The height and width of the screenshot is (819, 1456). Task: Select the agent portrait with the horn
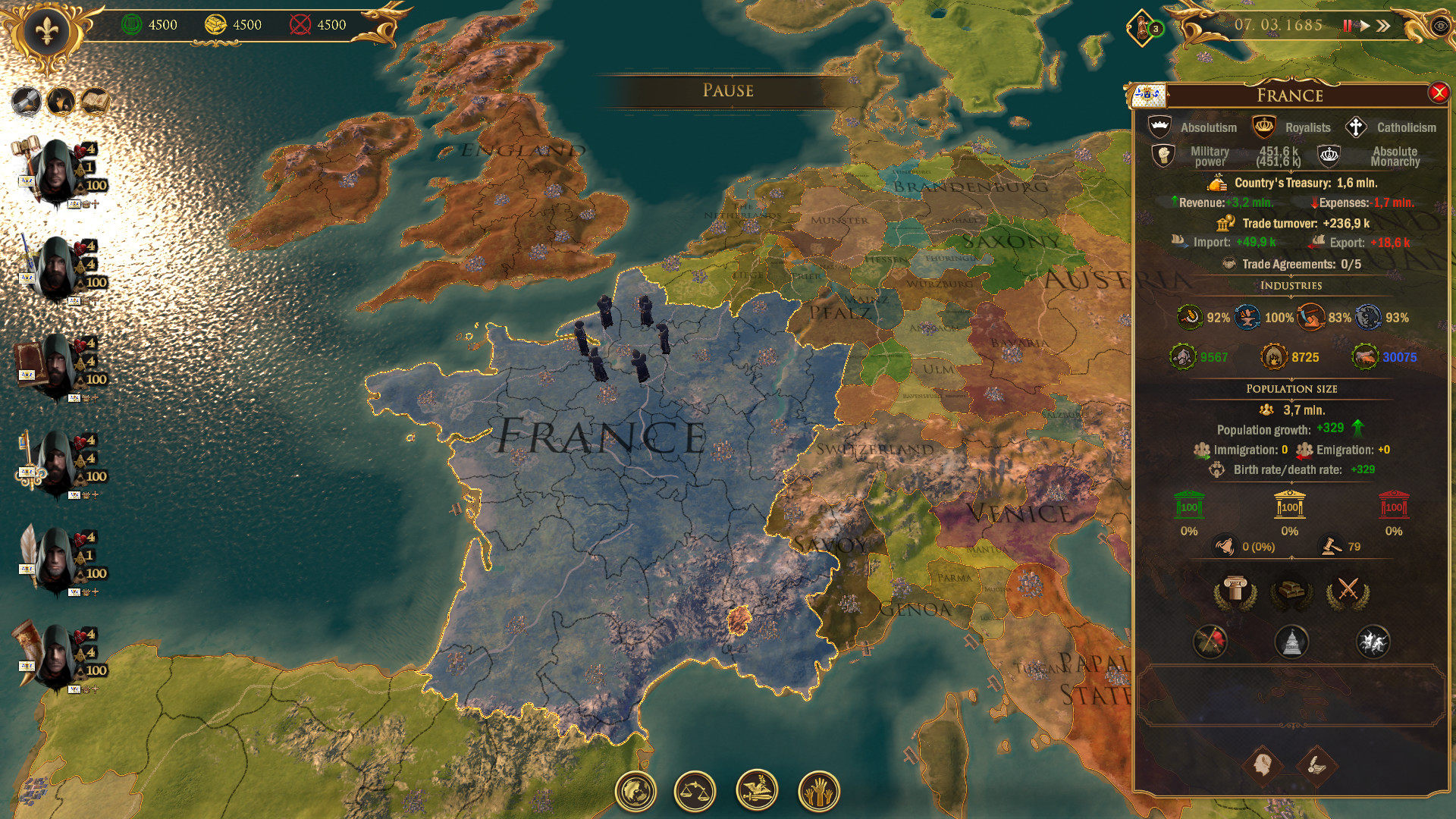(55, 657)
